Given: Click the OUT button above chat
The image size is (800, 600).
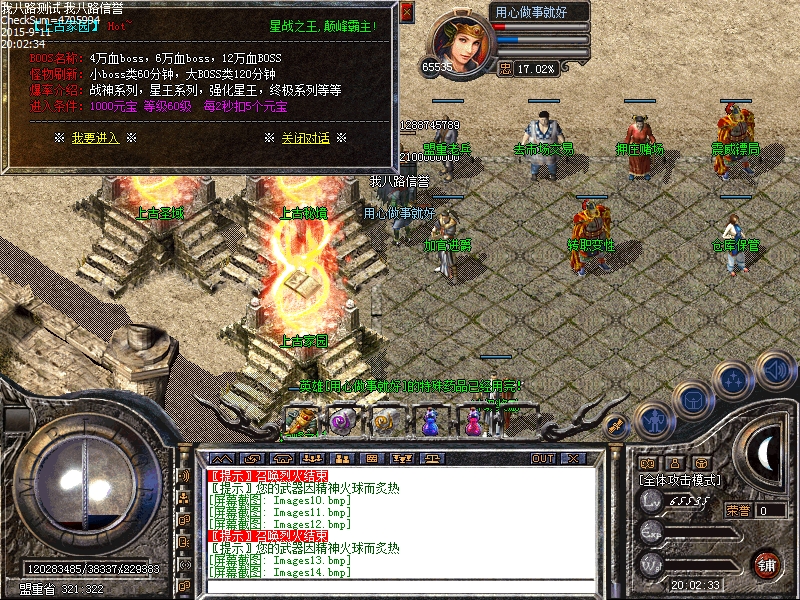Looking at the screenshot, I should (x=542, y=458).
